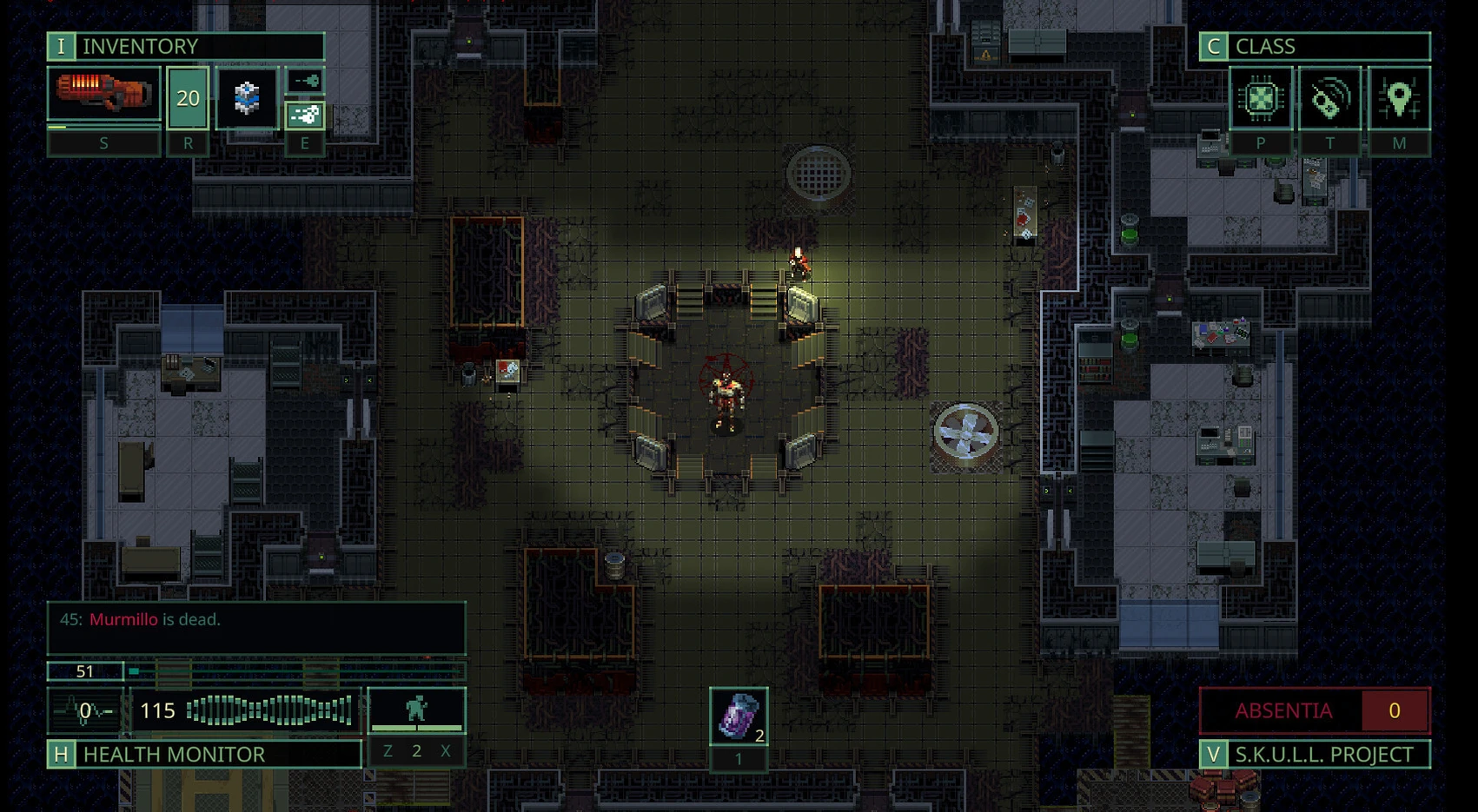Image resolution: width=1478 pixels, height=812 pixels.
Task: Click the Murmillo is dead message log
Action: click(255, 627)
